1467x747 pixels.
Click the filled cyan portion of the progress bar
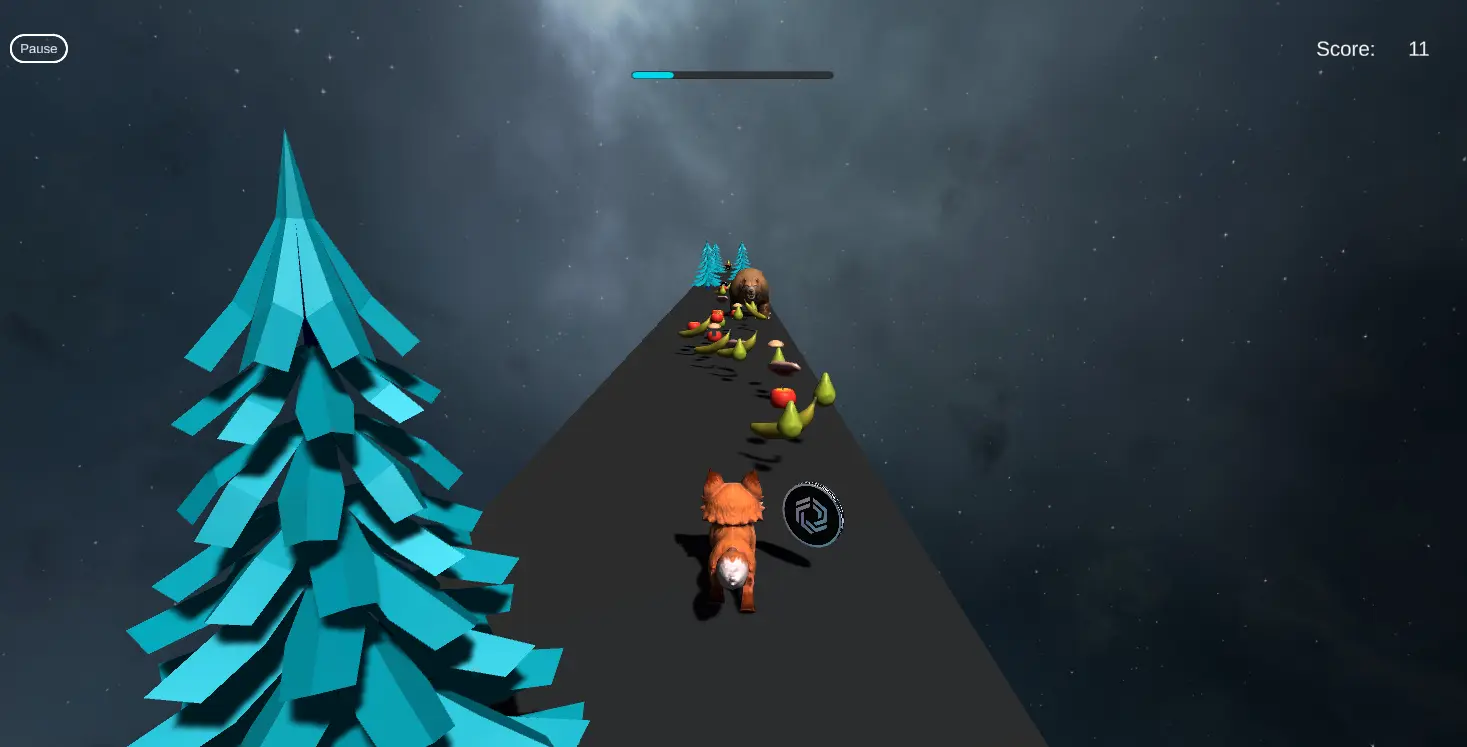(x=652, y=74)
